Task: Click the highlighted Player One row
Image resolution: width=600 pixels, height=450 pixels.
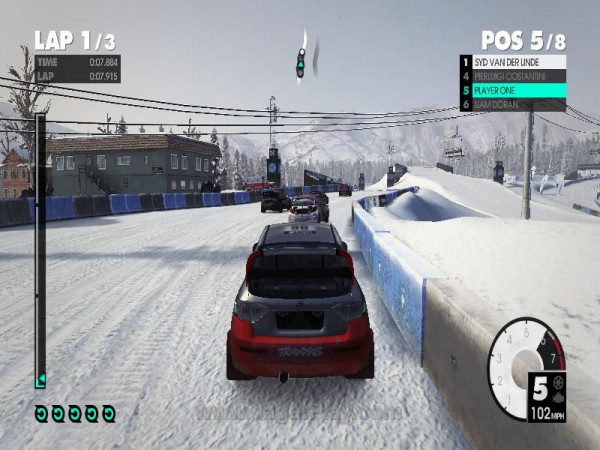Action: [514, 90]
